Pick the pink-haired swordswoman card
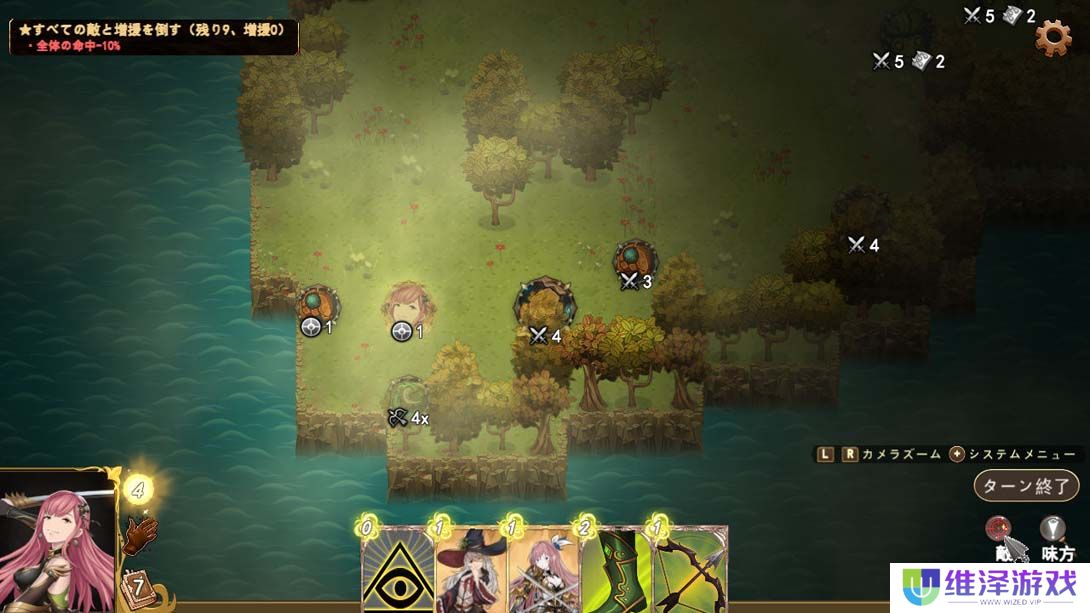The image size is (1090, 613). tap(543, 568)
